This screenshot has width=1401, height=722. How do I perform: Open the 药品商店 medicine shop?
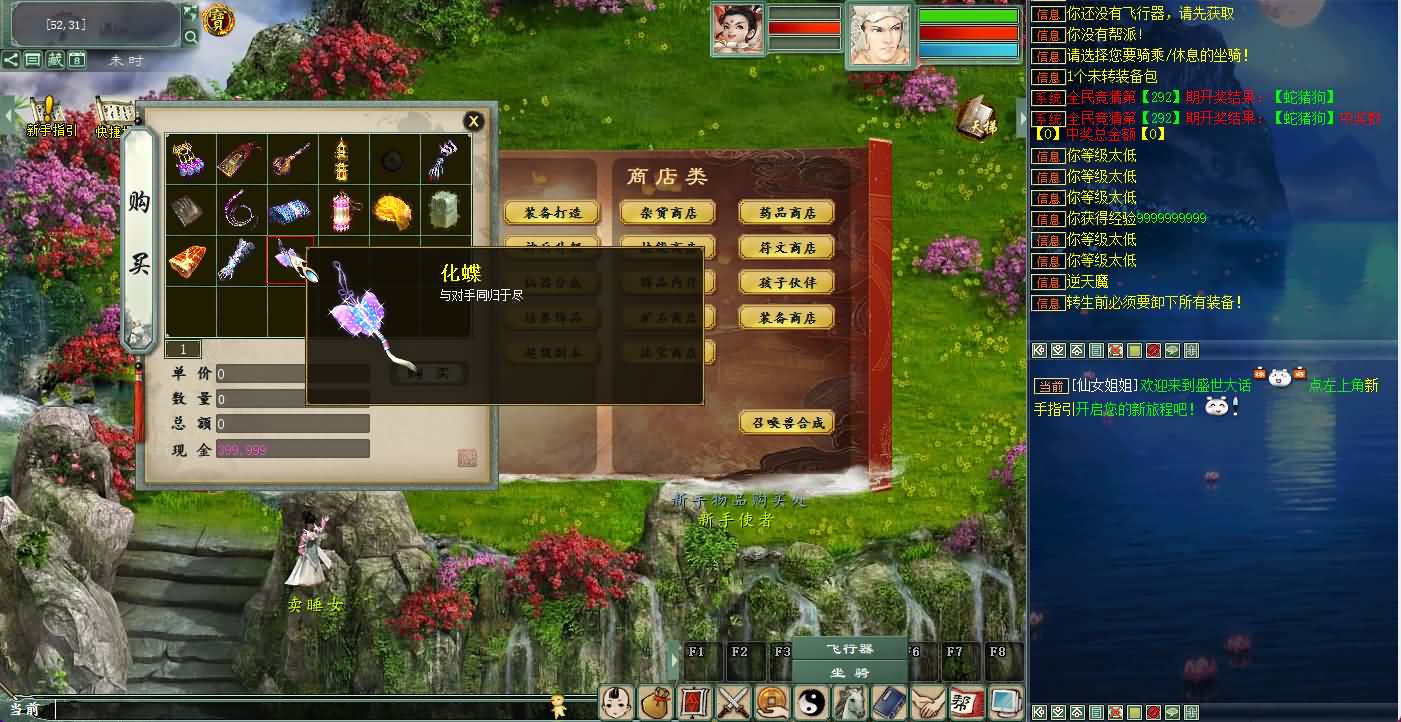click(788, 211)
